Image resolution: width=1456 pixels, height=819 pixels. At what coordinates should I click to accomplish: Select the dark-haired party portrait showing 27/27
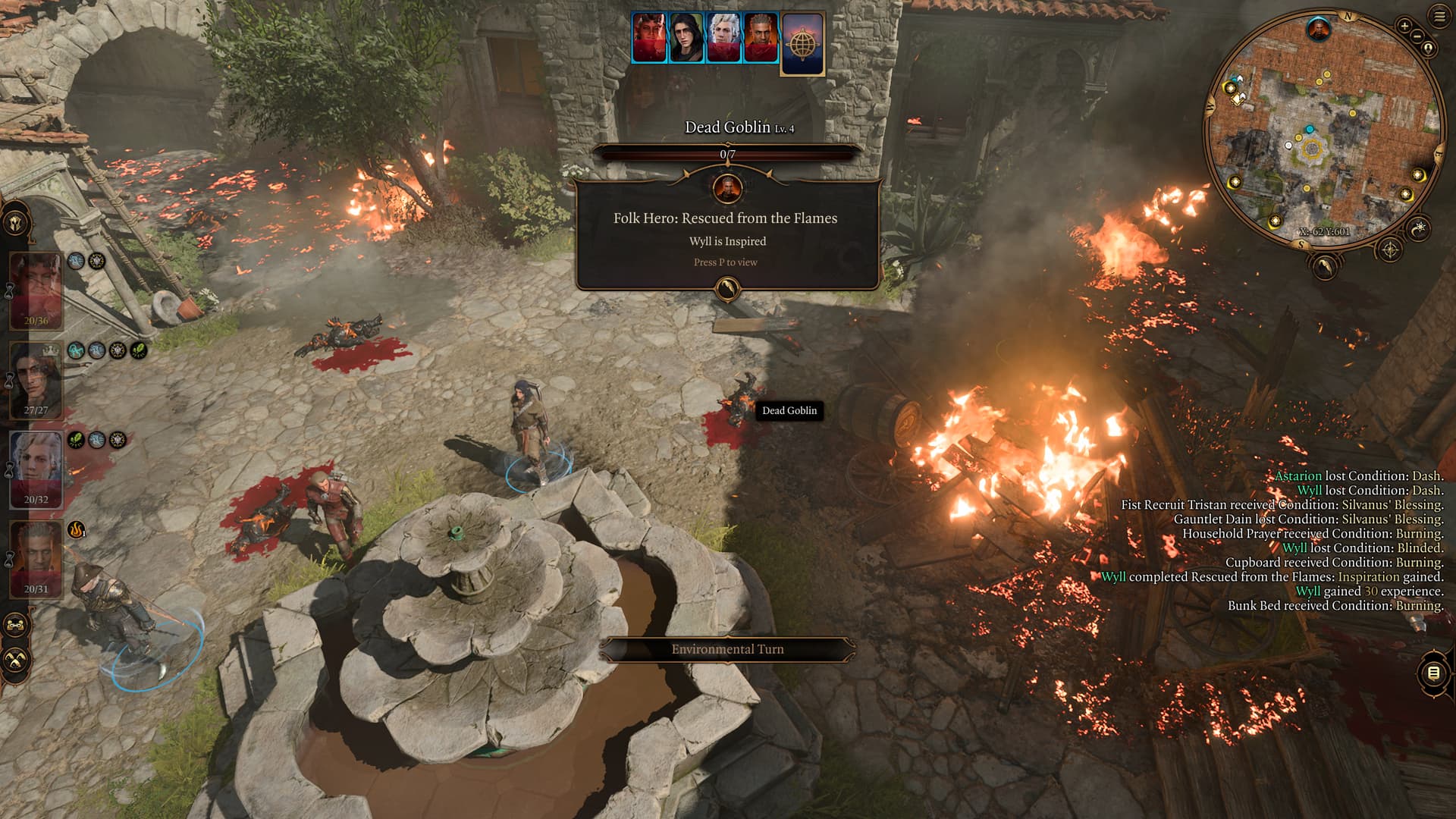(36, 378)
